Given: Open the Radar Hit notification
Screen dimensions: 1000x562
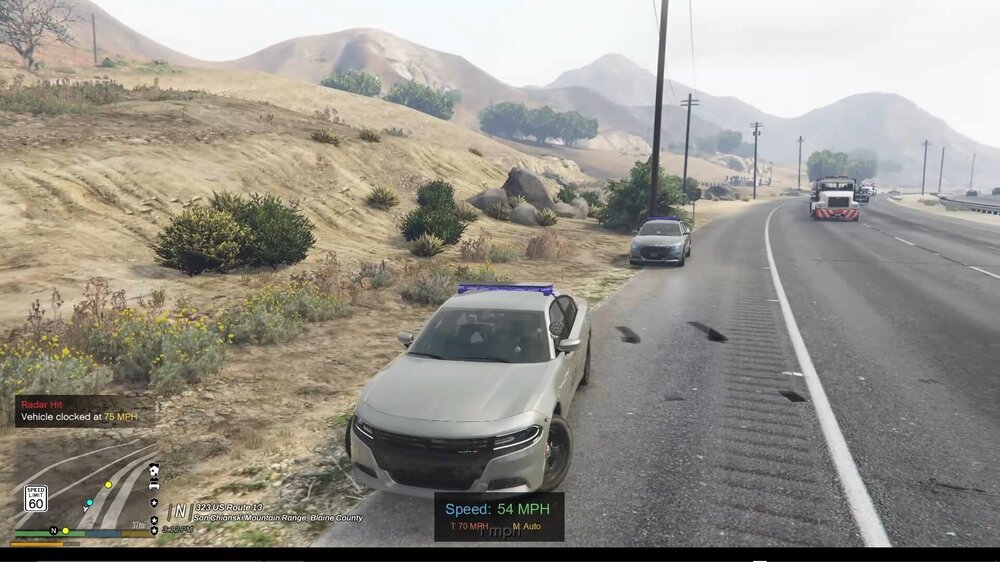Looking at the screenshot, I should (80, 410).
